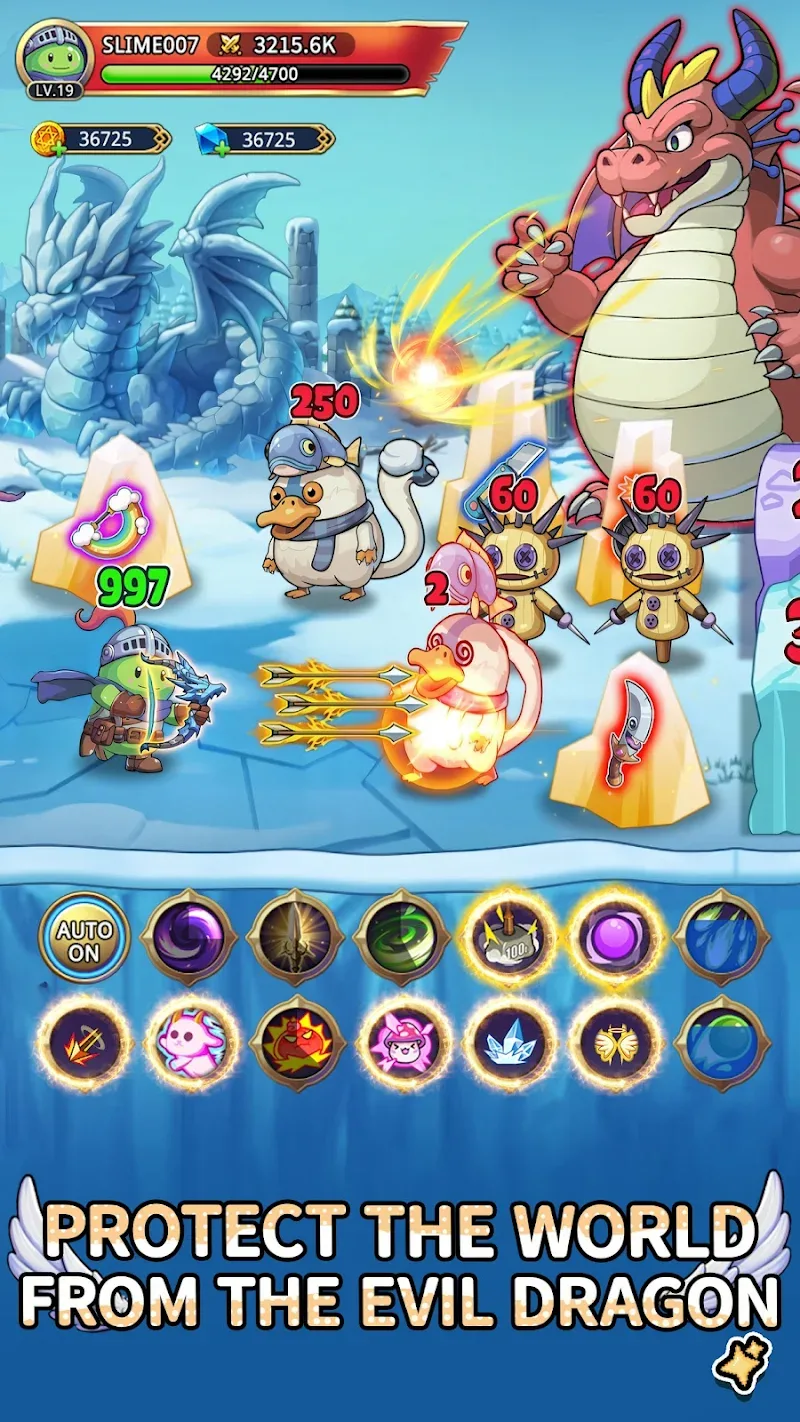Viewport: 800px width, 1422px height.
Task: Toggle the AUTO ON button
Action: tap(84, 940)
